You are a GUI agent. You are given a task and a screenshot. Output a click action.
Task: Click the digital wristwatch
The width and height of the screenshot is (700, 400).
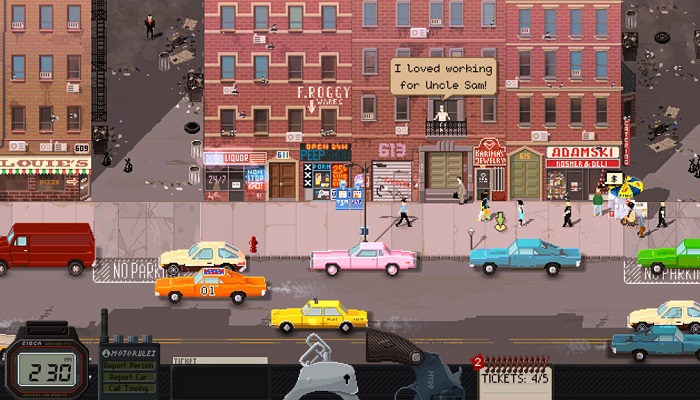coord(40,371)
